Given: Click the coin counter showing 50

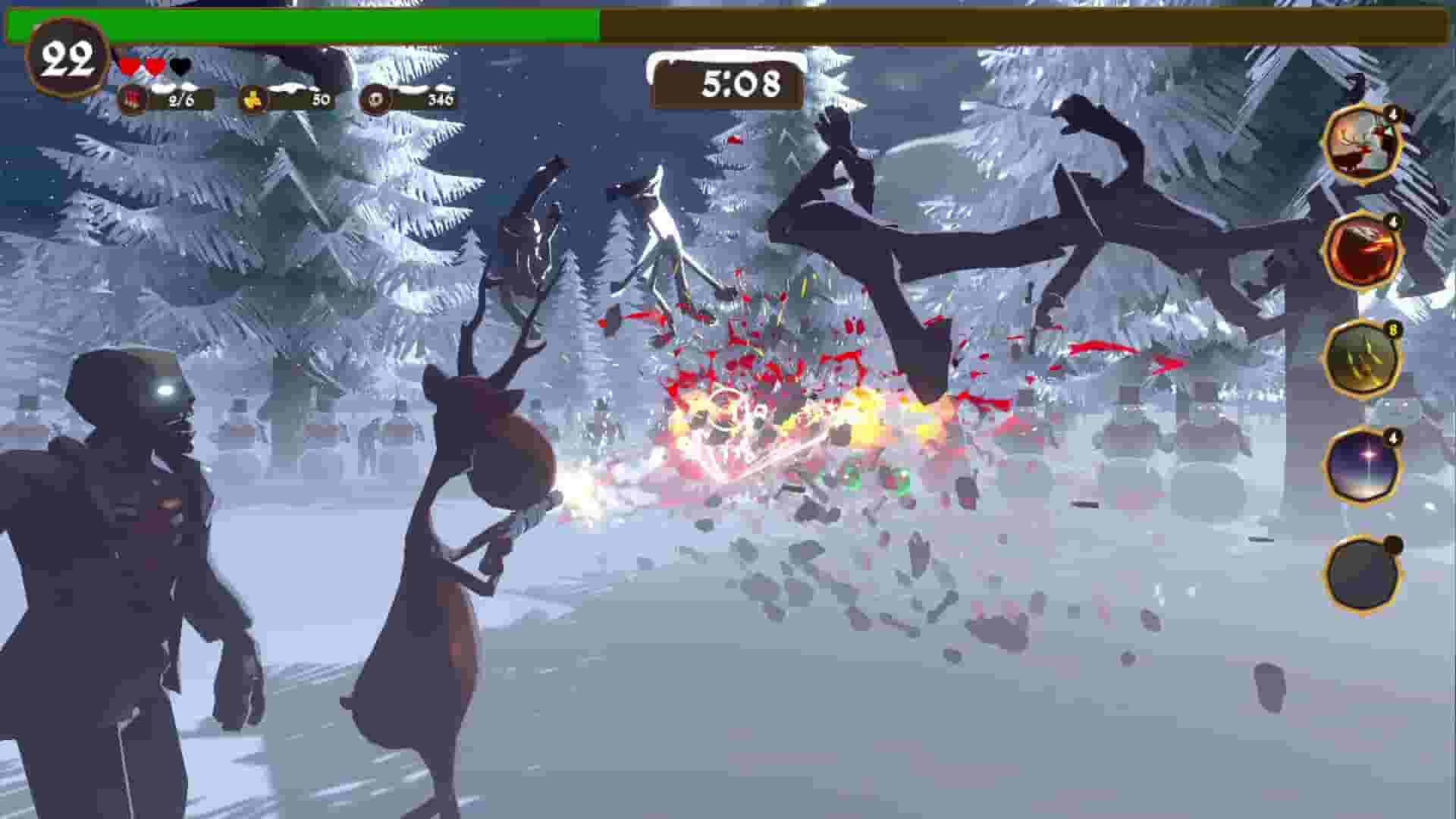Looking at the screenshot, I should 319,99.
